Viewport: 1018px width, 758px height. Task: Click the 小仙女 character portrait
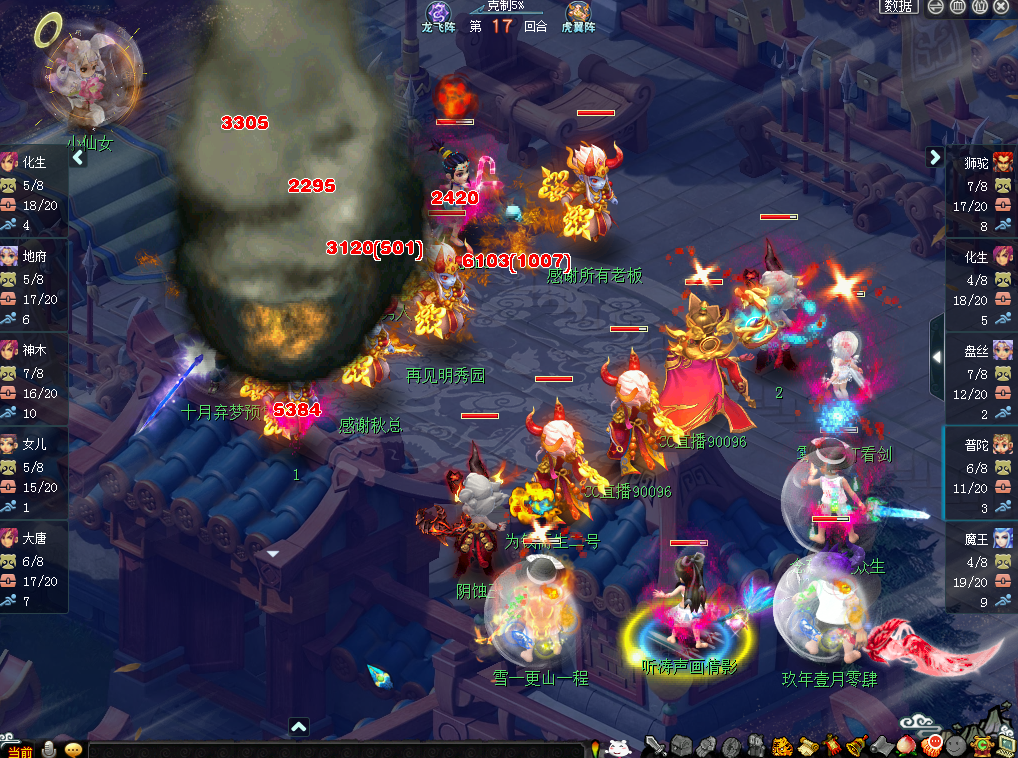tap(88, 78)
